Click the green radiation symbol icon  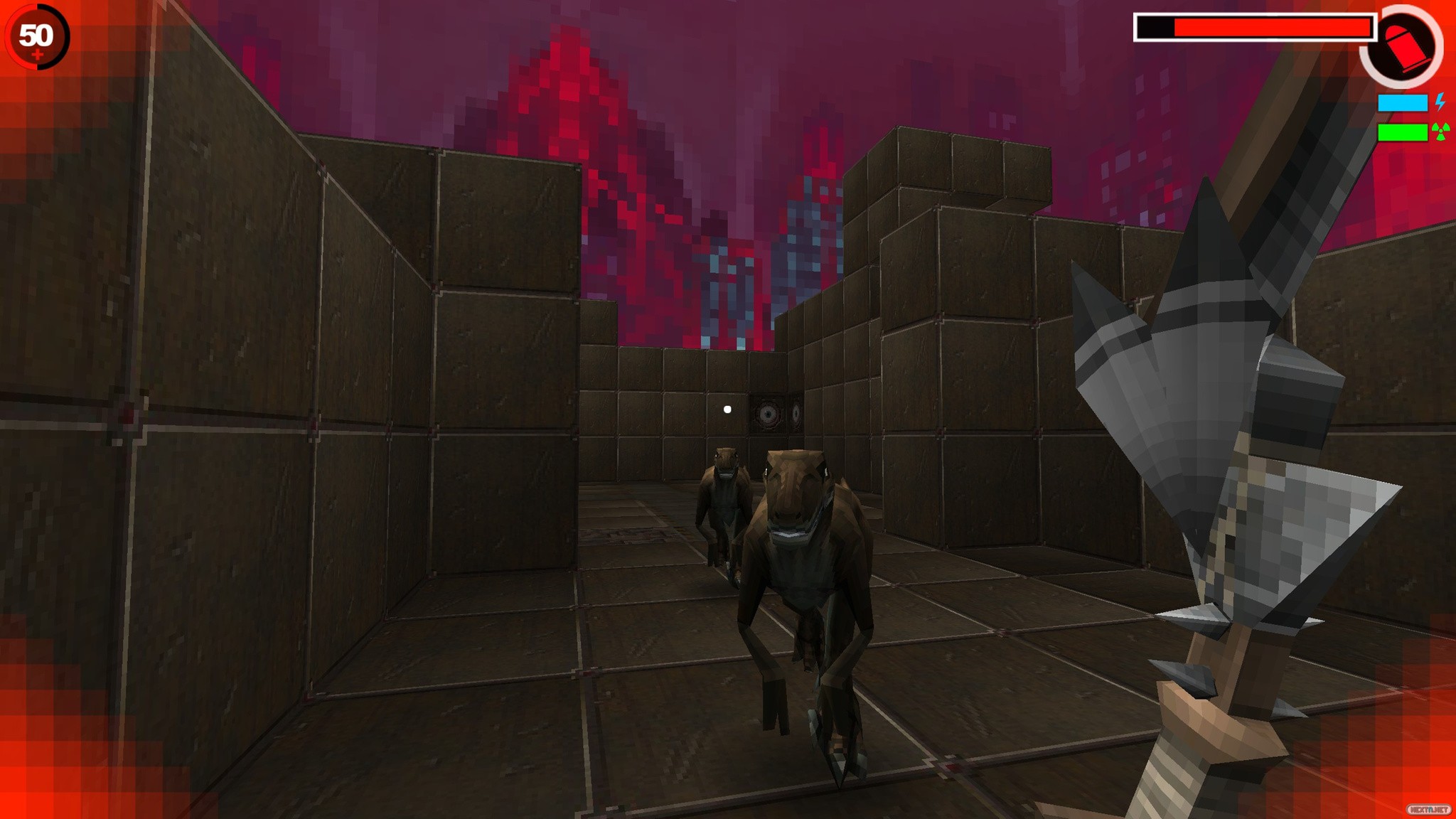pyautogui.click(x=1441, y=132)
